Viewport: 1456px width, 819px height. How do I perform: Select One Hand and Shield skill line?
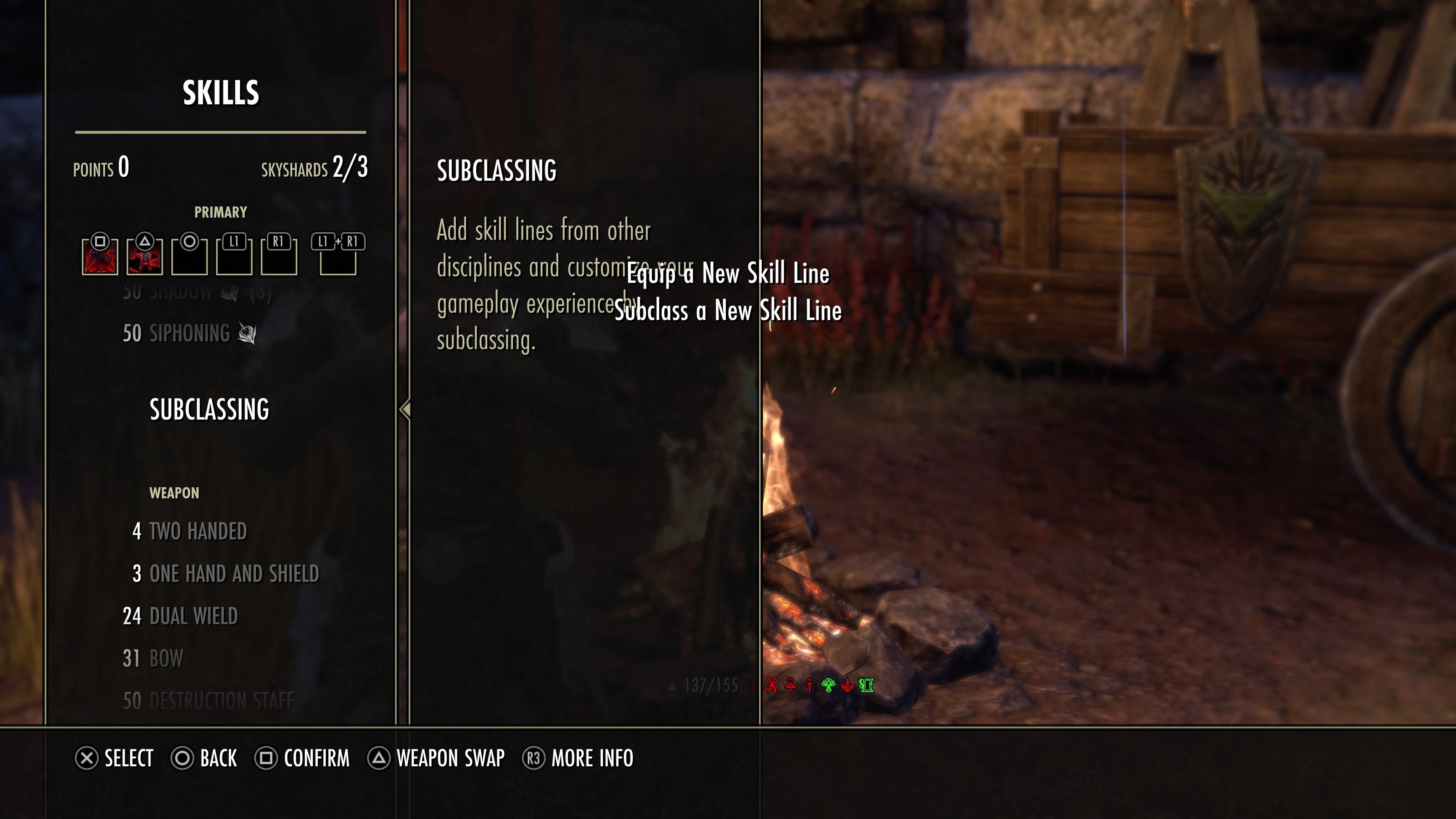click(x=234, y=574)
